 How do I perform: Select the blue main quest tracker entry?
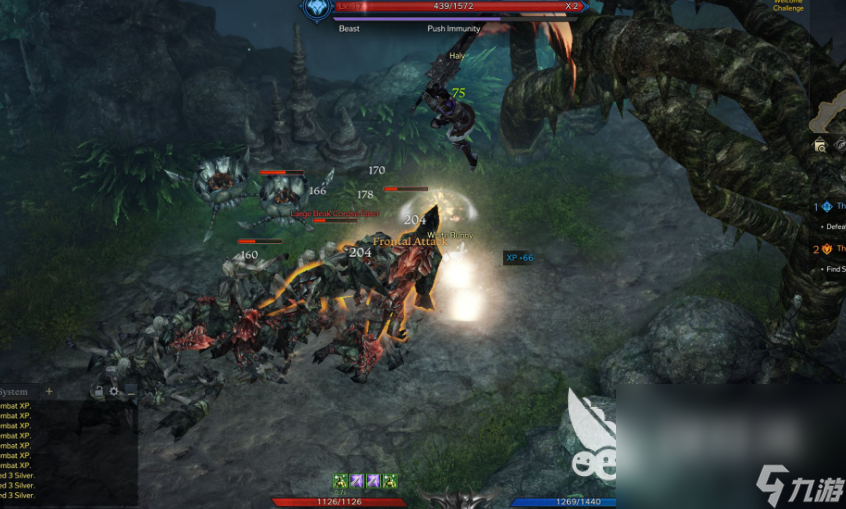click(828, 207)
